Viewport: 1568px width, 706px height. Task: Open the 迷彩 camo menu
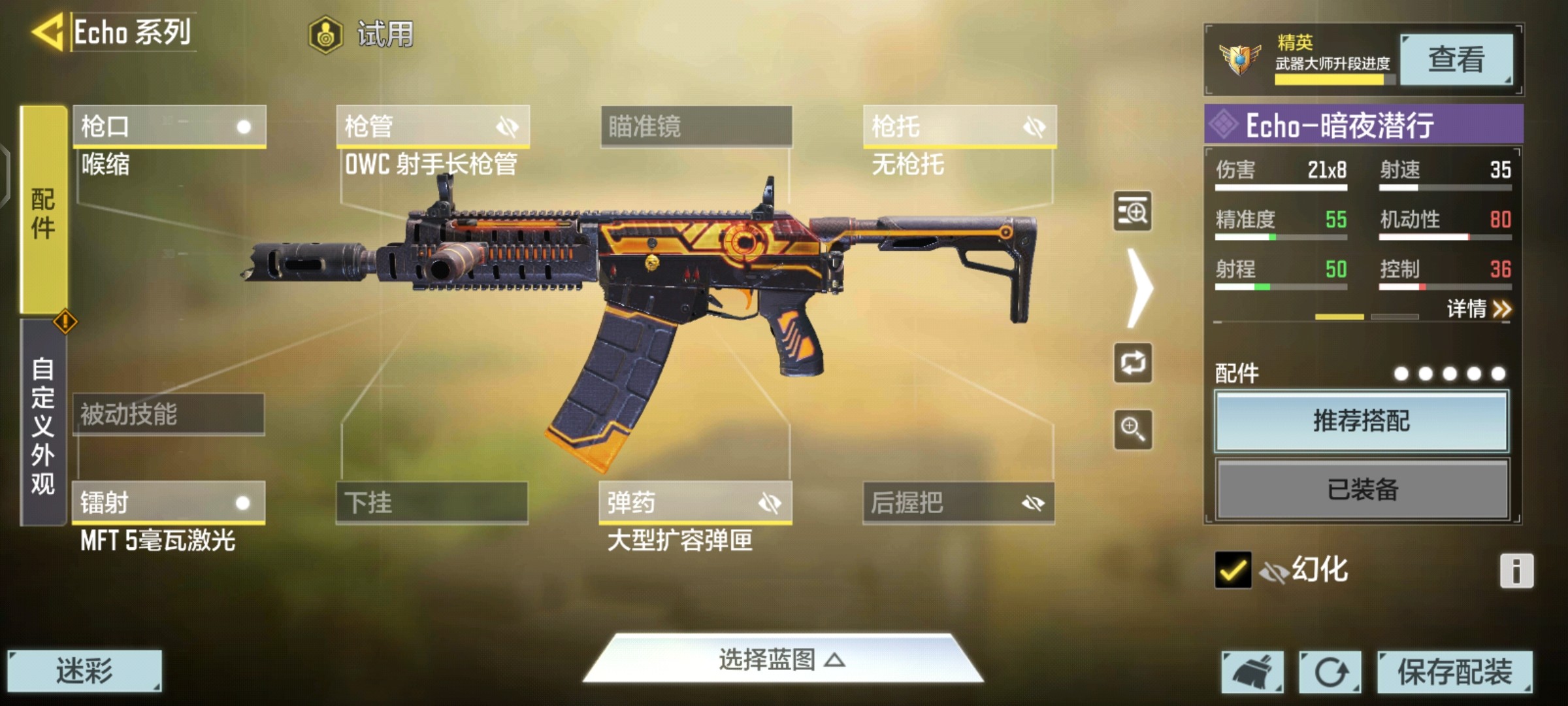pos(84,671)
